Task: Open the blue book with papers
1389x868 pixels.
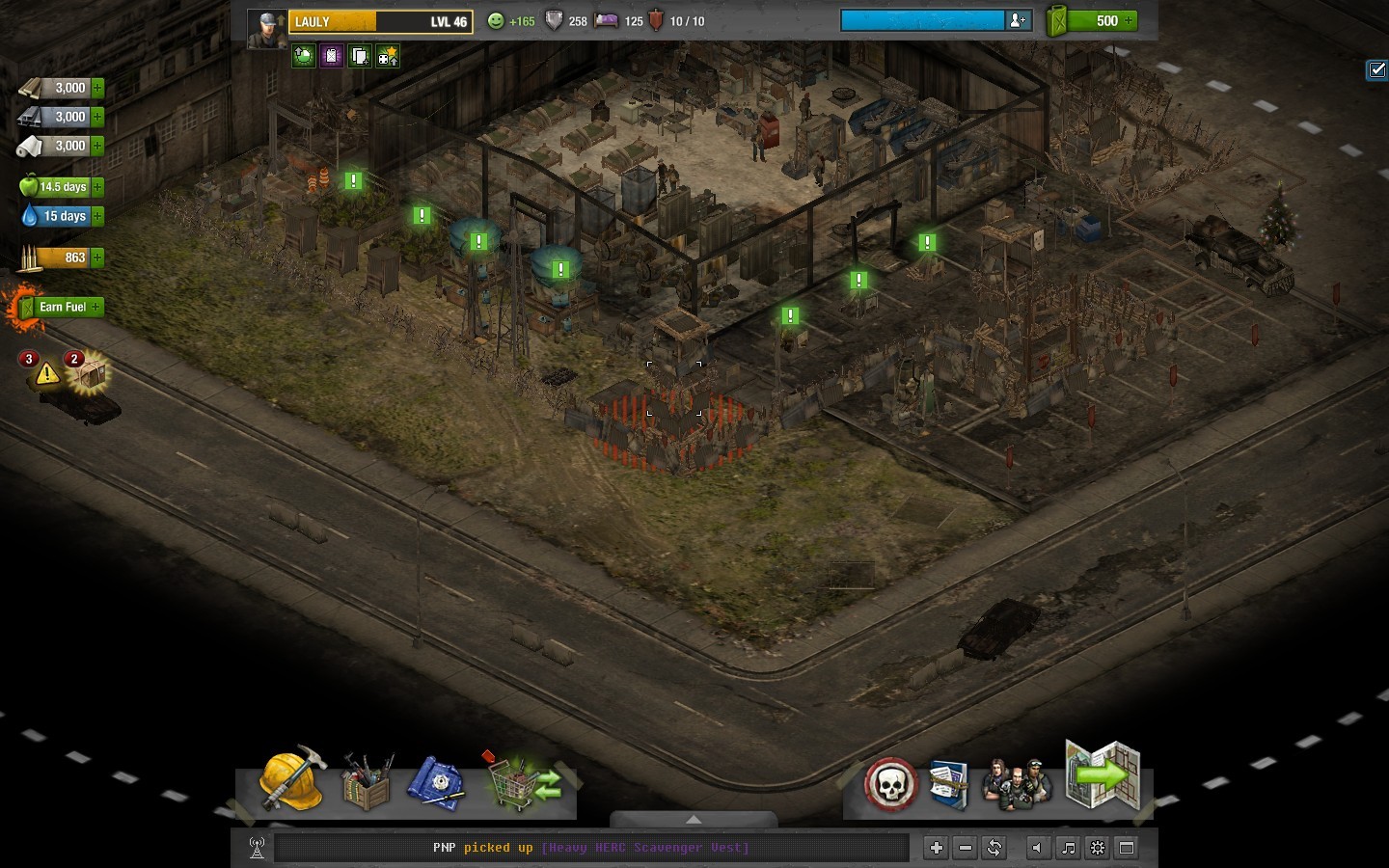Action: coord(947,784)
